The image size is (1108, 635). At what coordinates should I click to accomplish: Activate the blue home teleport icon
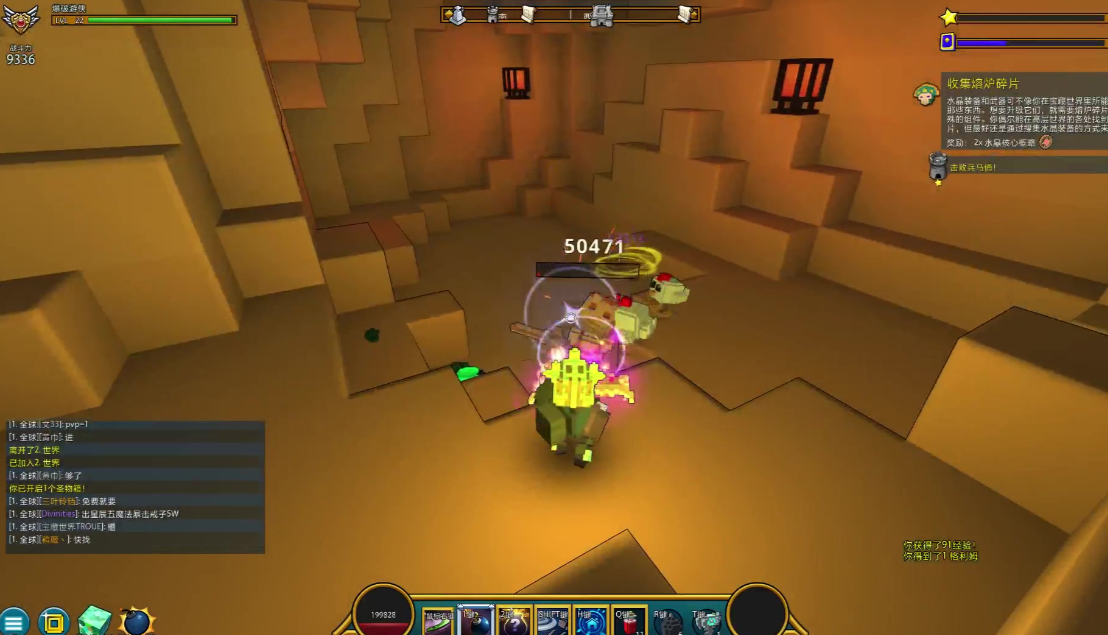coord(590,622)
